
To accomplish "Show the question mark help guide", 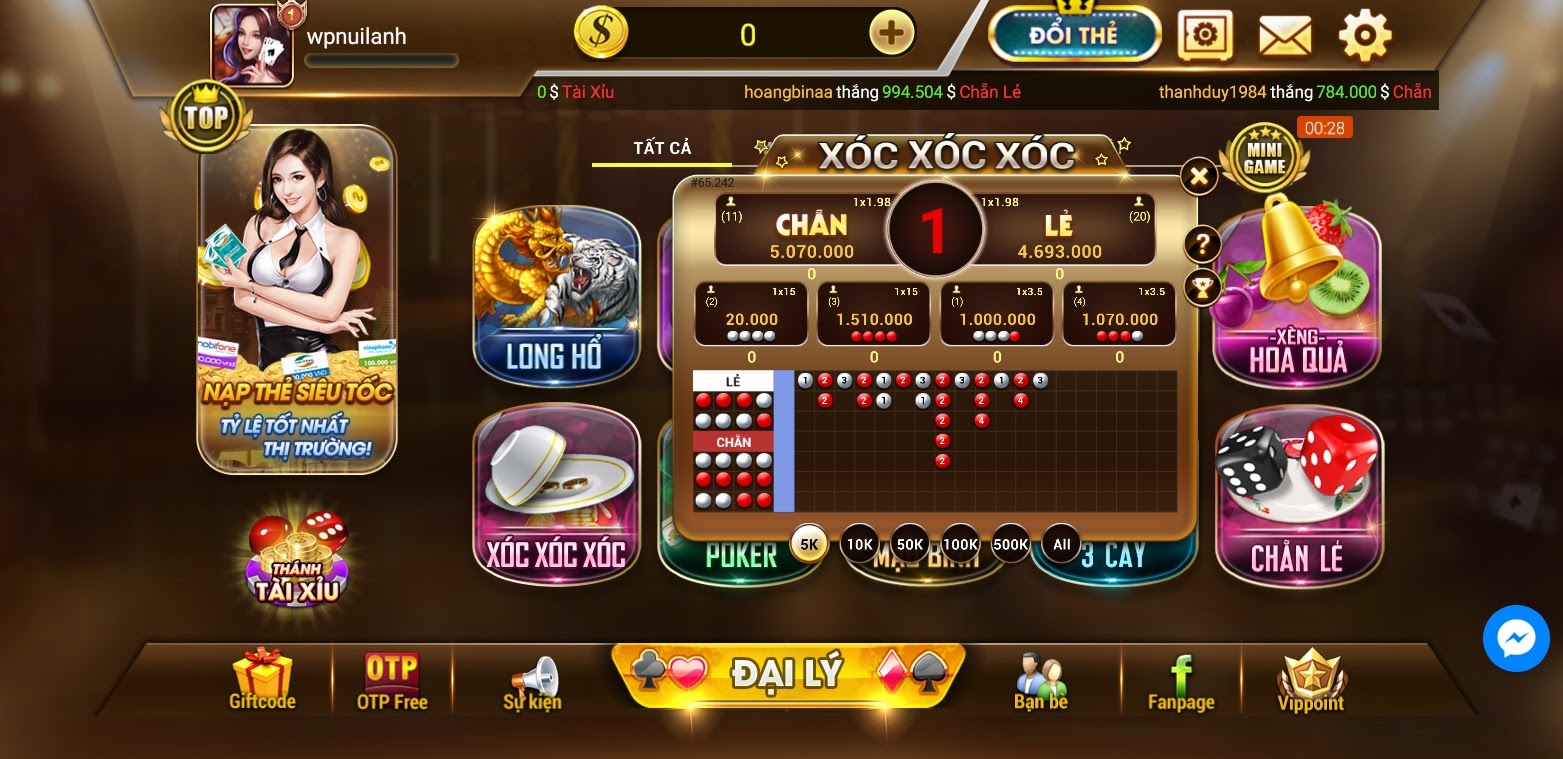I will click(x=1202, y=244).
